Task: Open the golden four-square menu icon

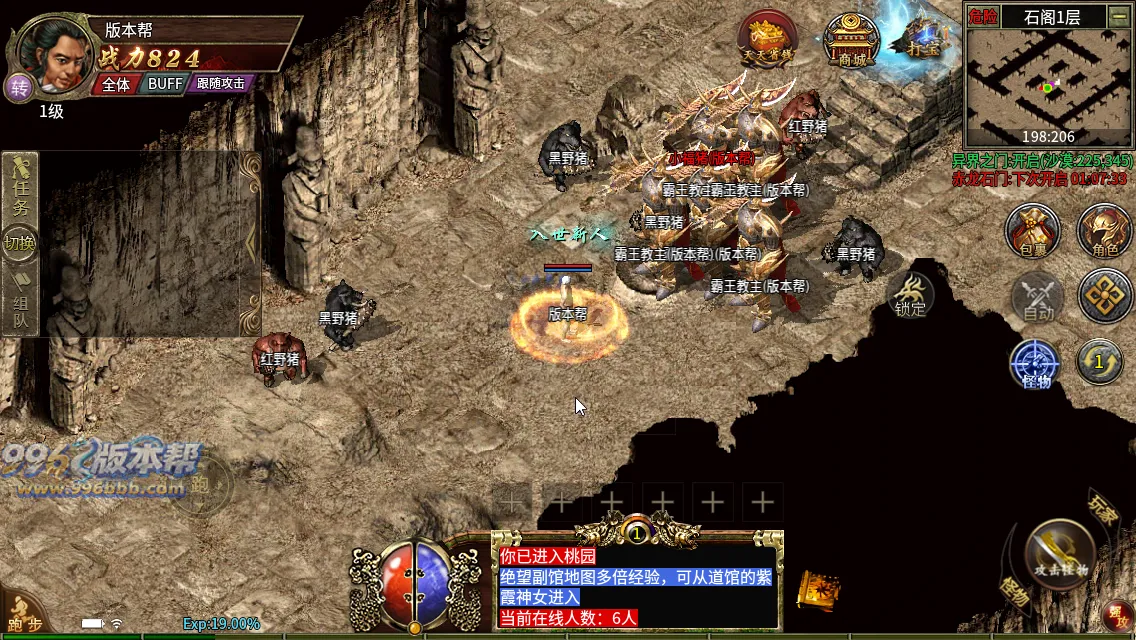Action: 1105,296
